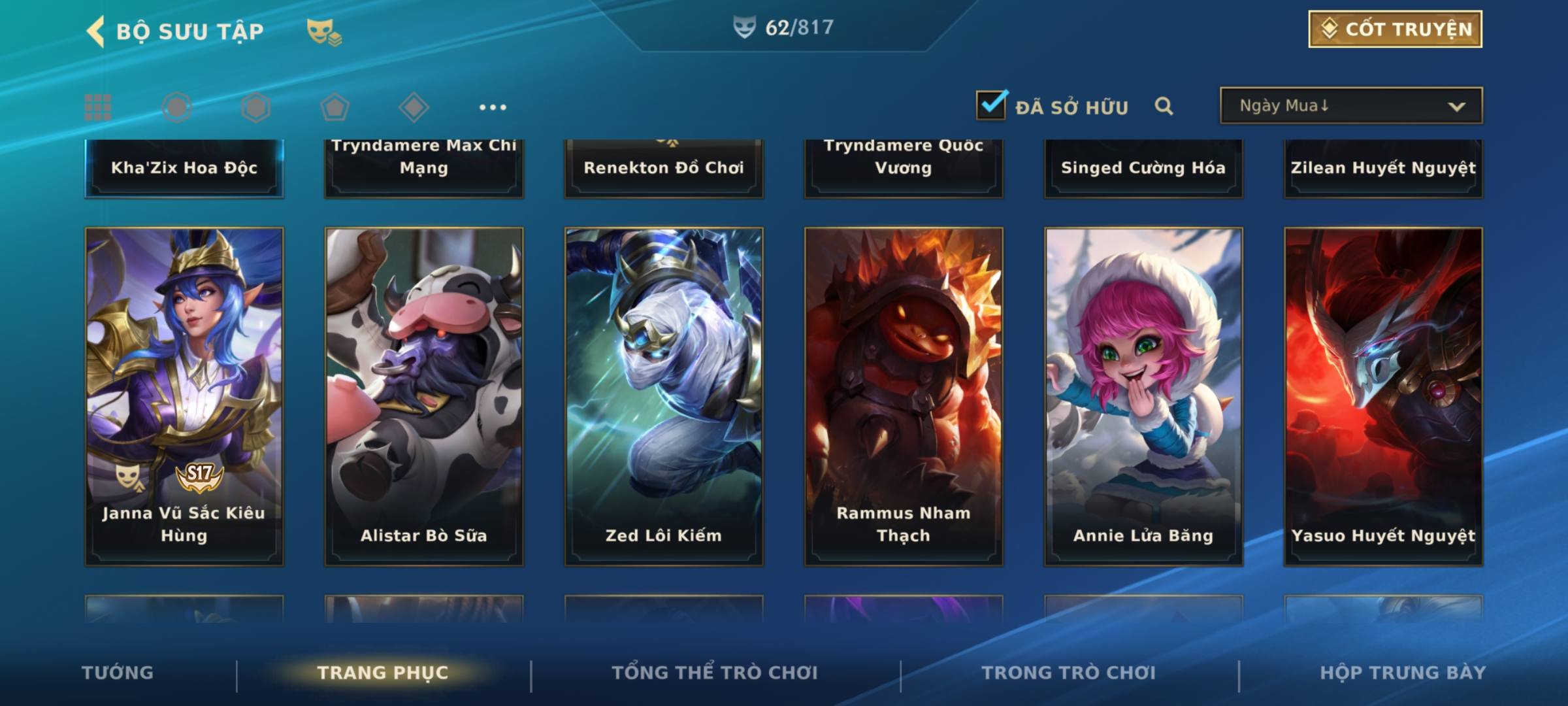The width and height of the screenshot is (1568, 706).
Task: Toggle the Đã Sở Hữu checkbox
Action: 991,105
